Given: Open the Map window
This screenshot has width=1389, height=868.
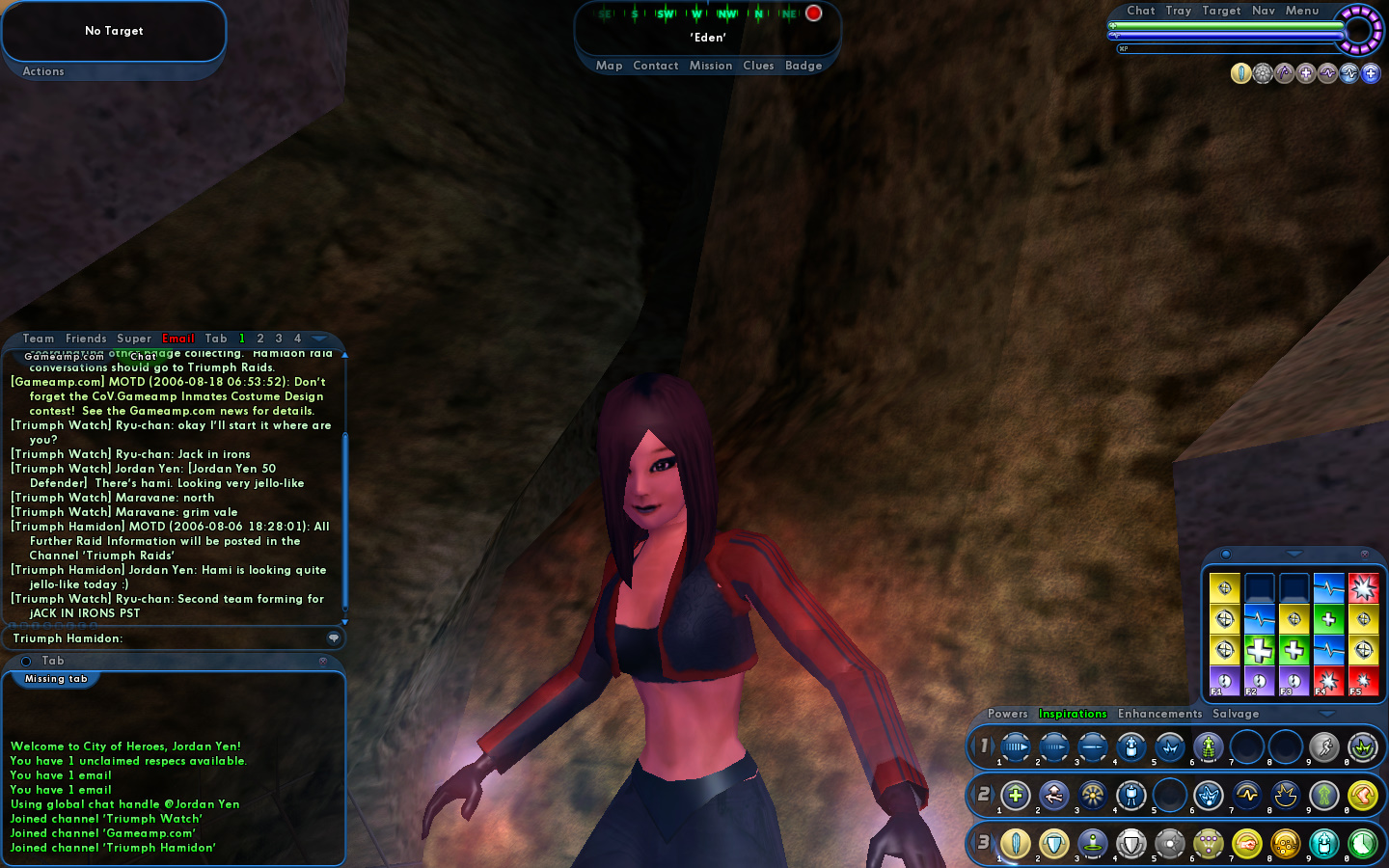Looking at the screenshot, I should pyautogui.click(x=609, y=66).
